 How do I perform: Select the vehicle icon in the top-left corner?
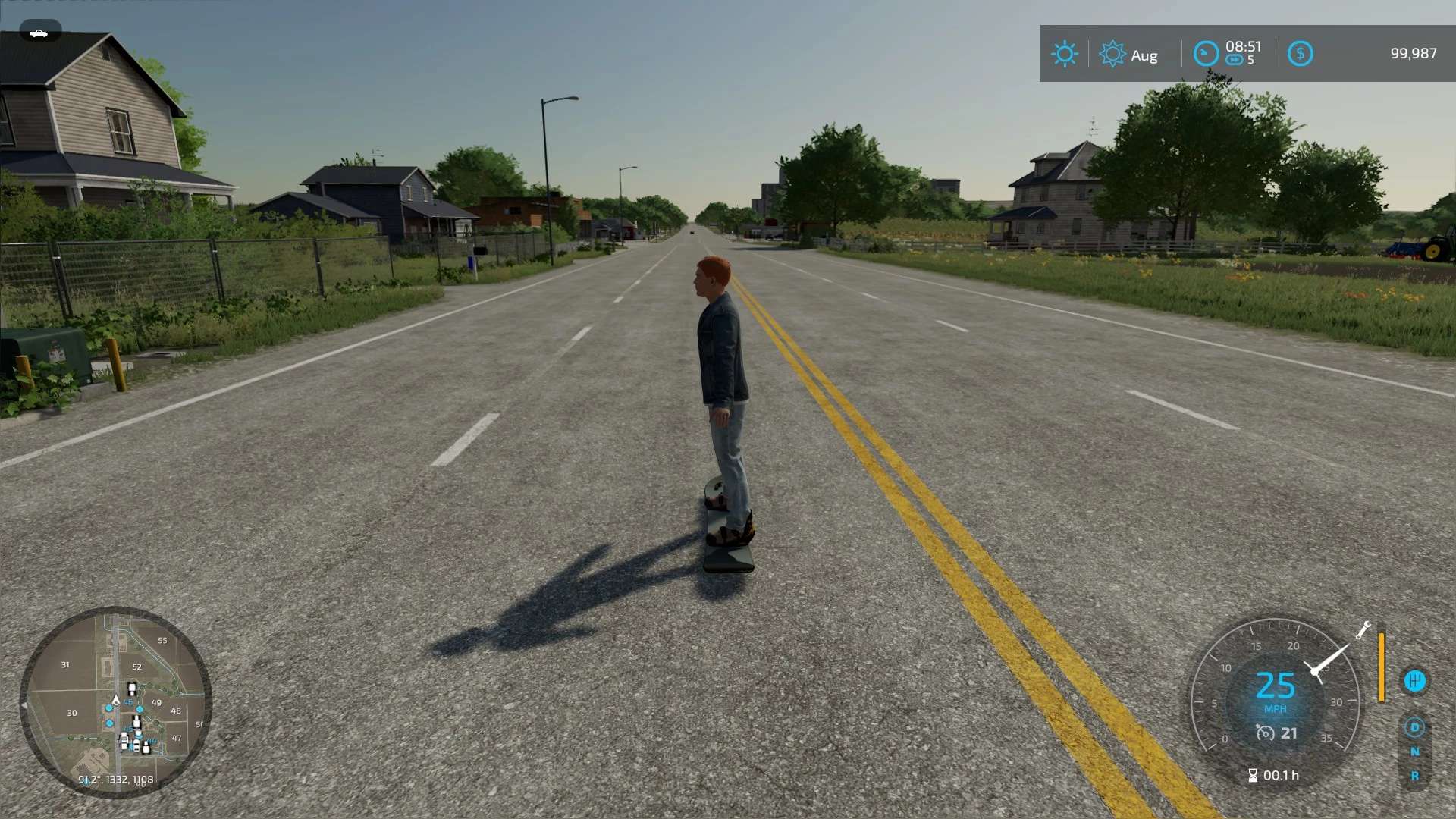39,33
